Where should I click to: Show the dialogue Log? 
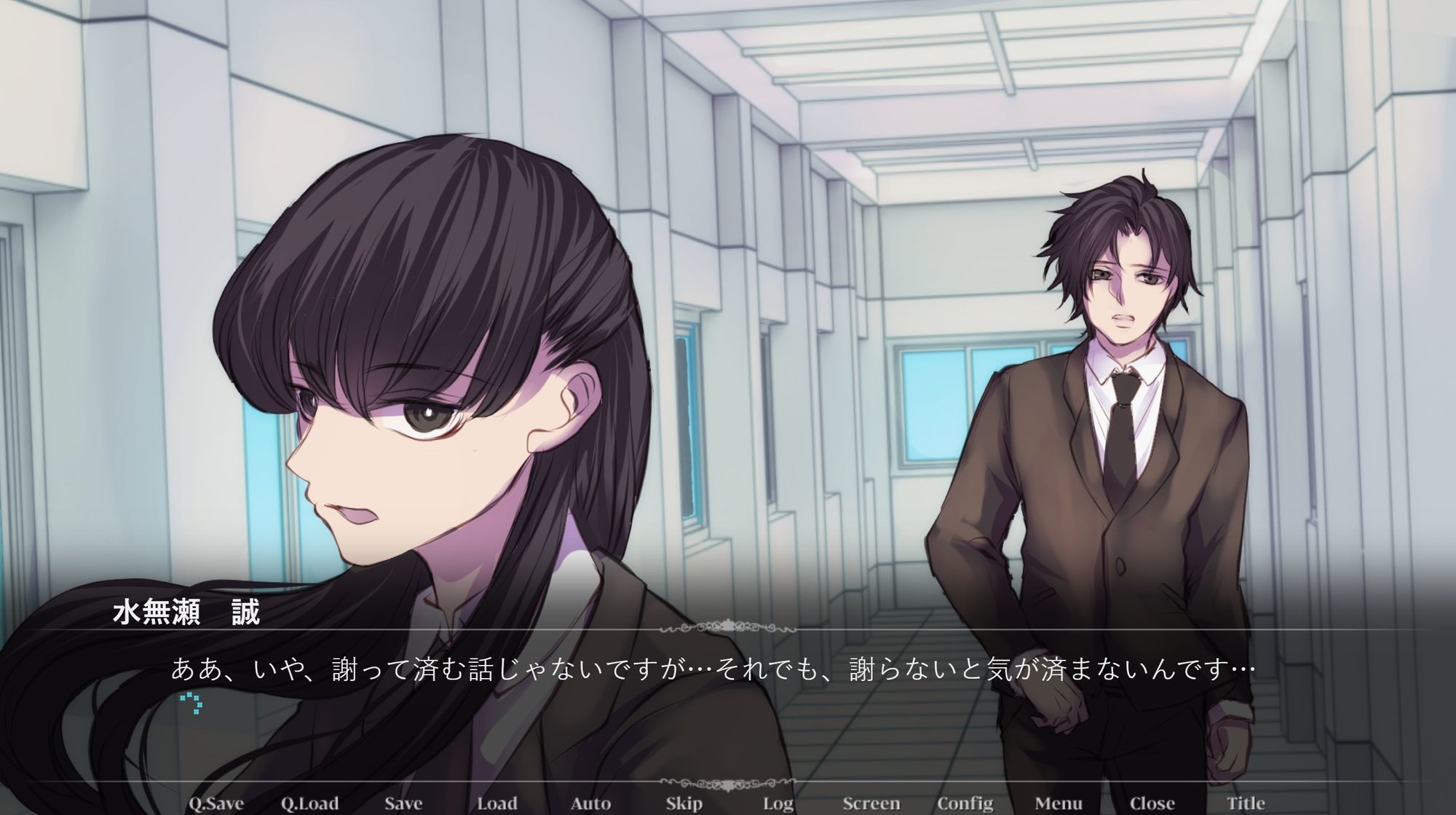coord(778,804)
